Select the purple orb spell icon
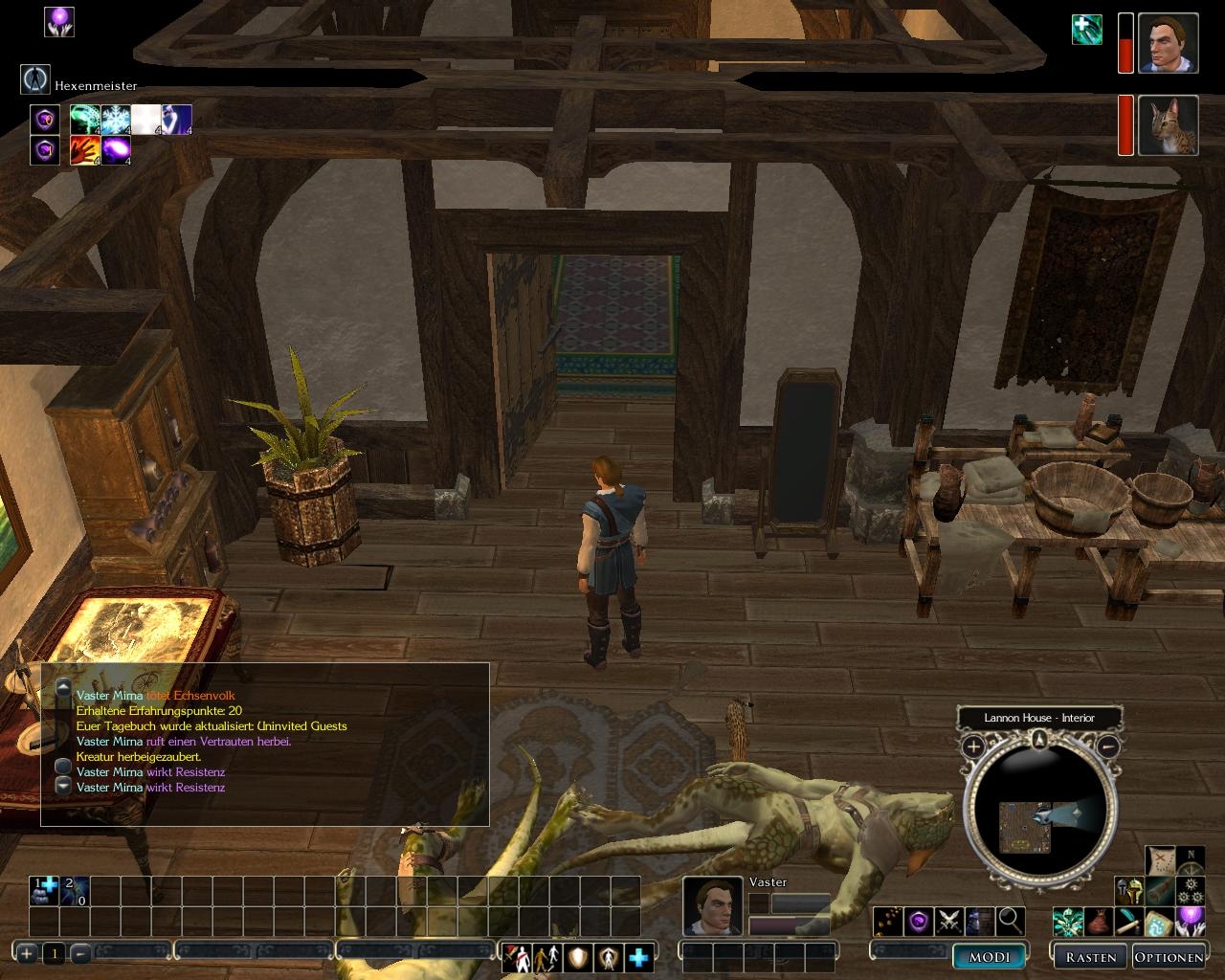1225x980 pixels. (116, 150)
